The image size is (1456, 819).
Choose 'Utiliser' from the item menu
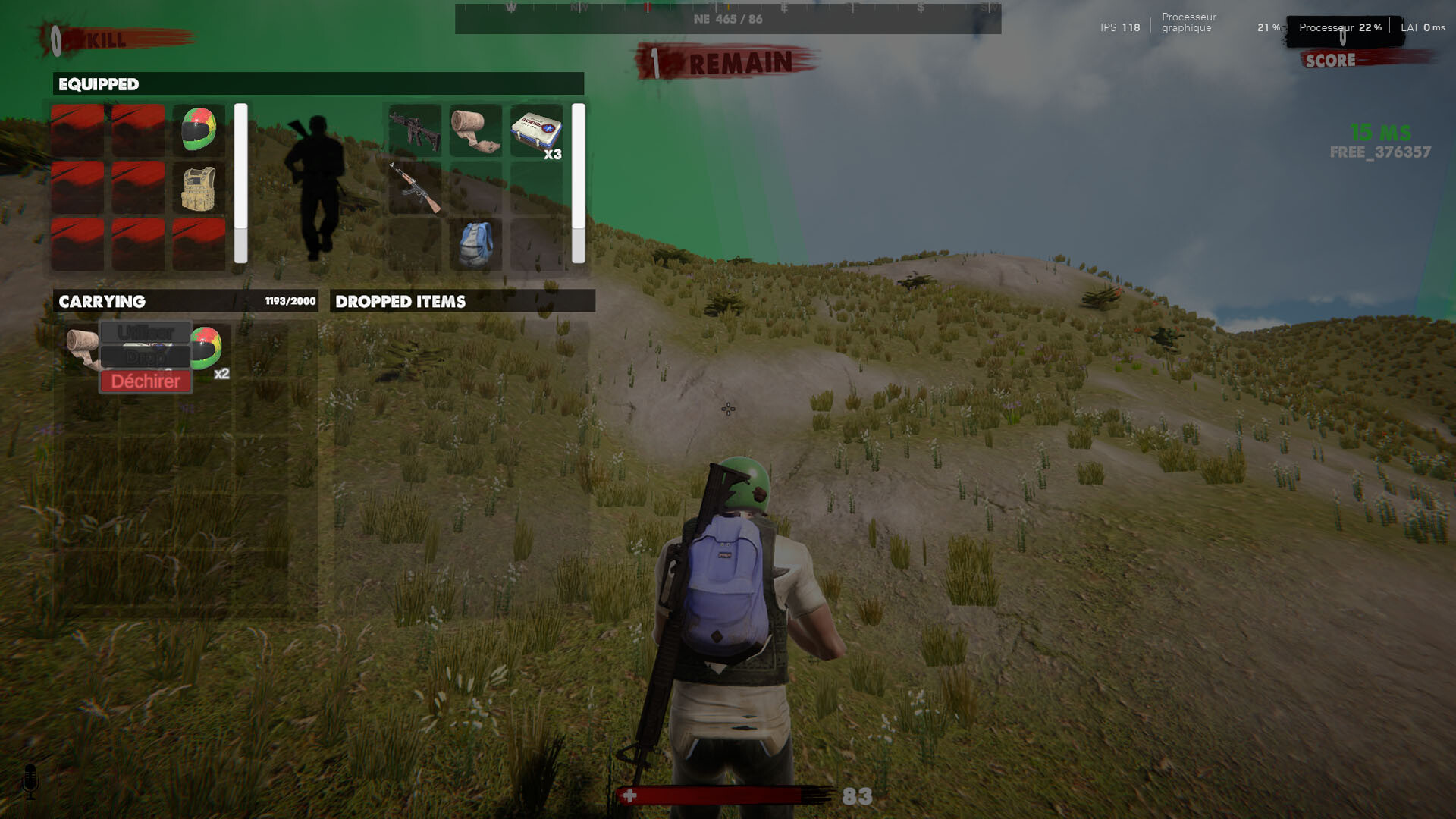145,331
